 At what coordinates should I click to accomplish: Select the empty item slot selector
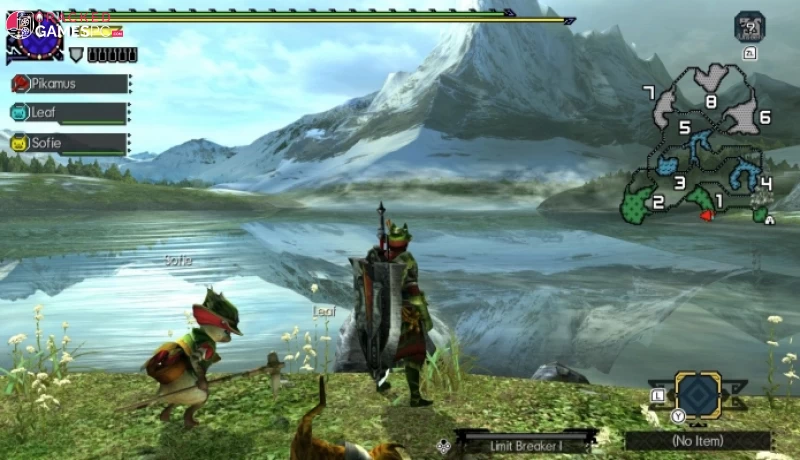coord(697,394)
